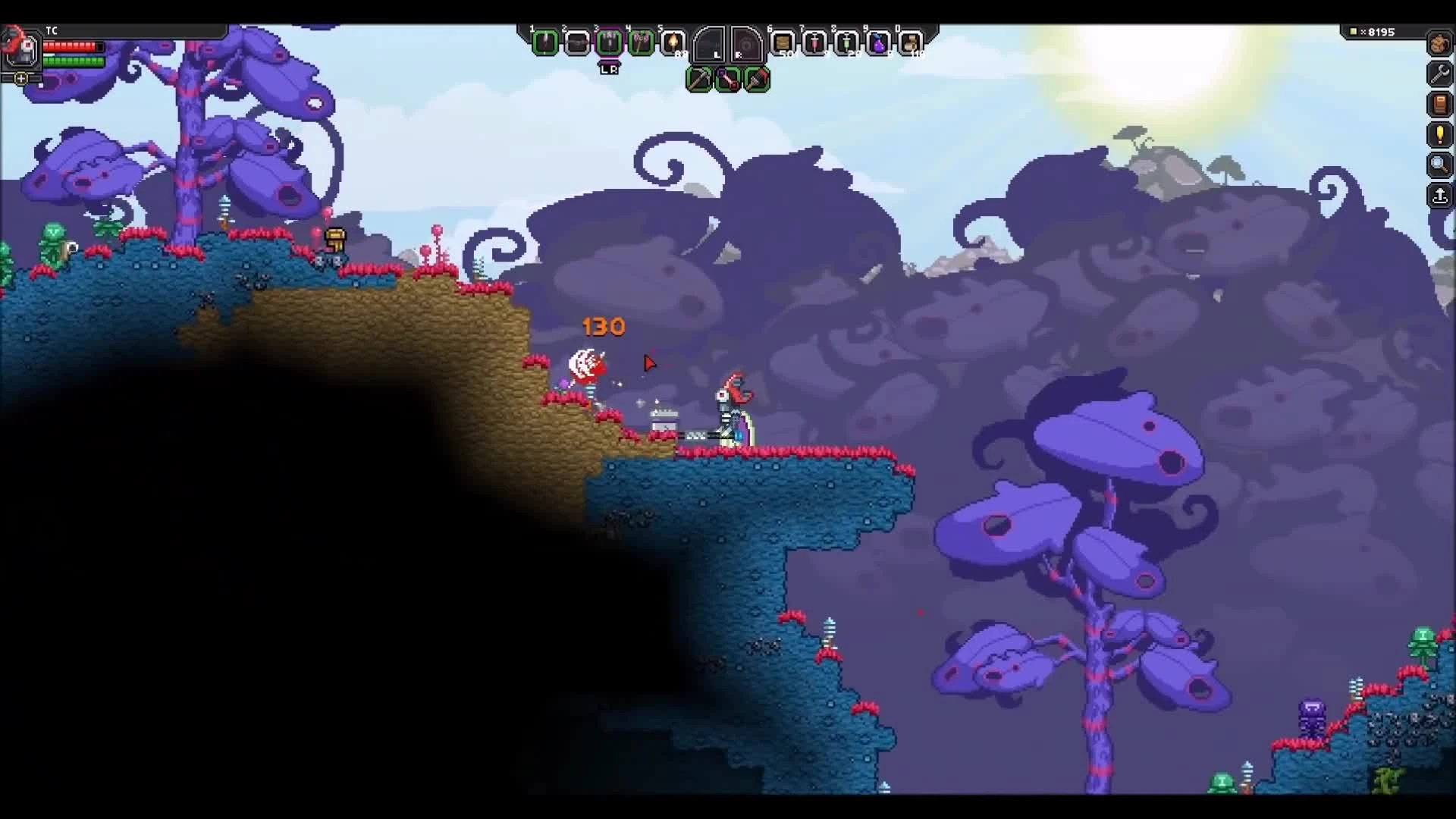Viewport: 1456px width, 819px height.
Task: Select the Paint Mode tool
Action: click(x=758, y=79)
